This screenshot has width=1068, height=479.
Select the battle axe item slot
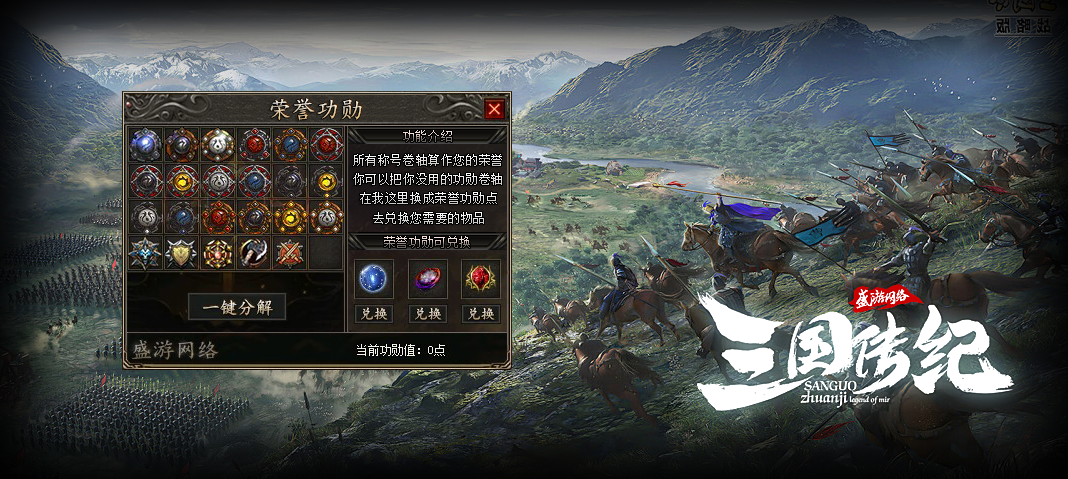coord(254,252)
